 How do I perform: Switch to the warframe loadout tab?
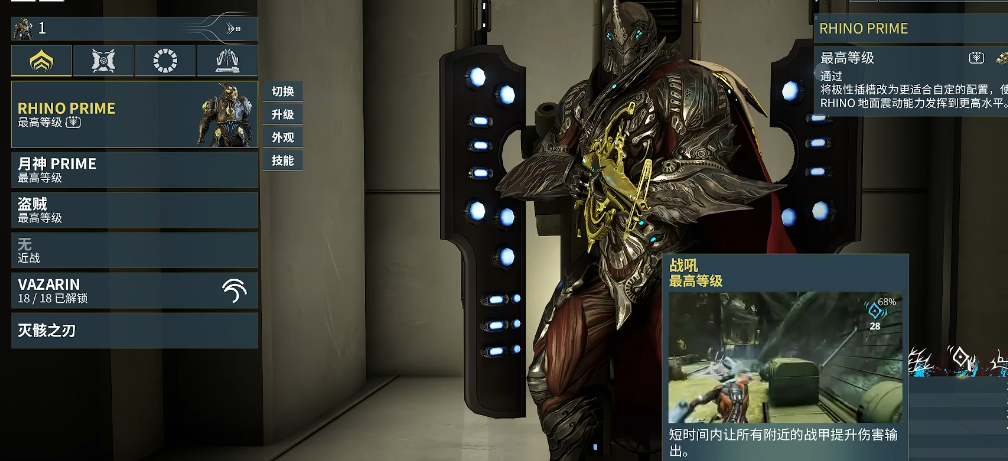[42, 62]
